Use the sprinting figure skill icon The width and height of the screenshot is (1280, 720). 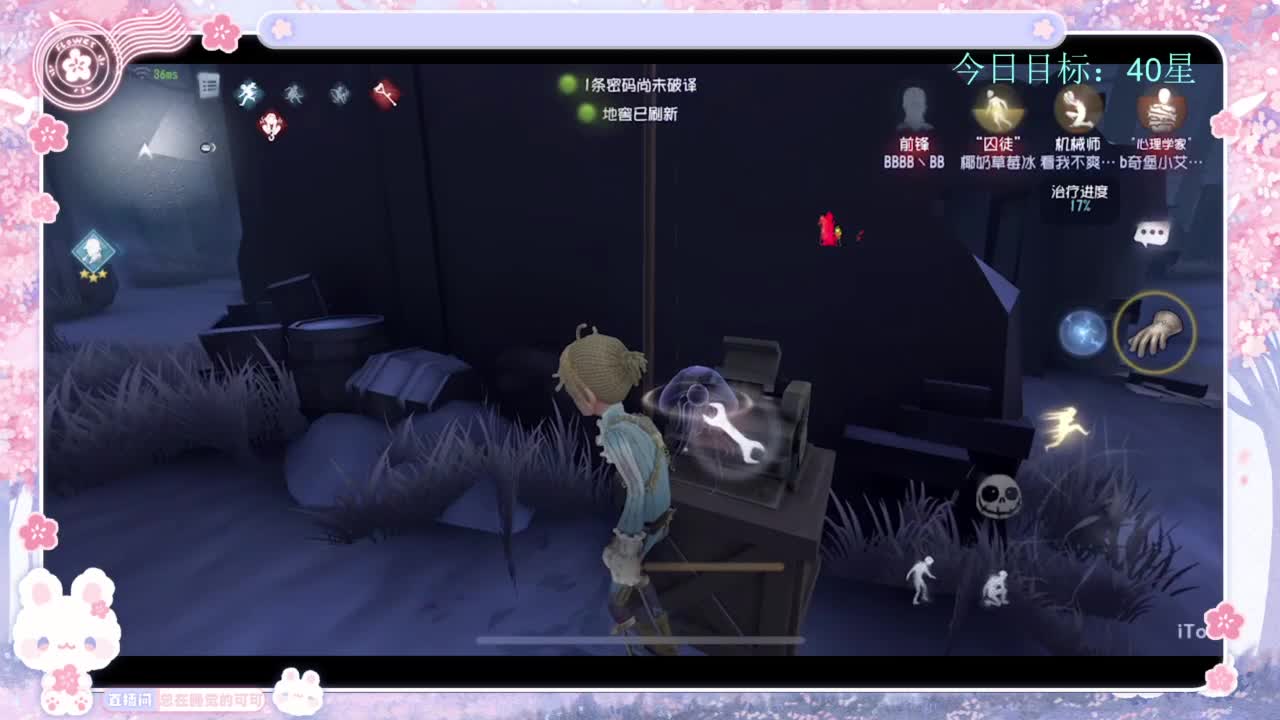1063,428
